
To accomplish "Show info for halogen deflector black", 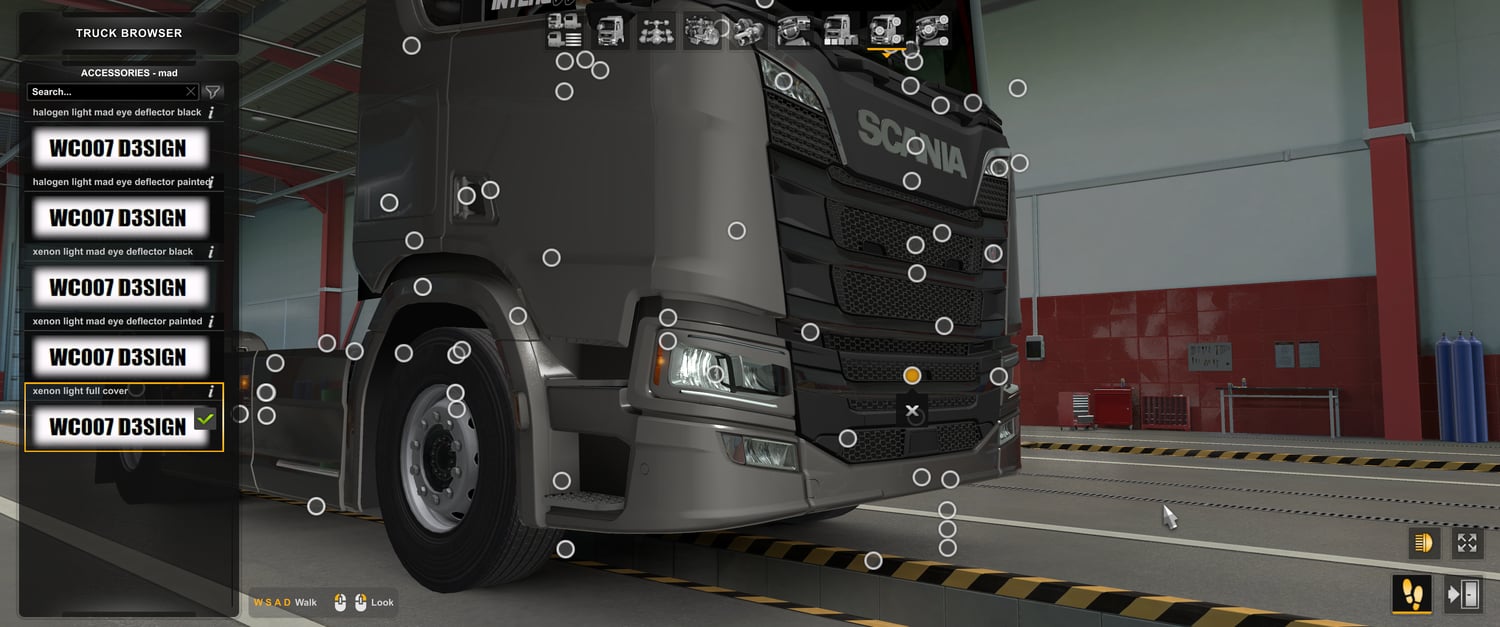I will 211,113.
